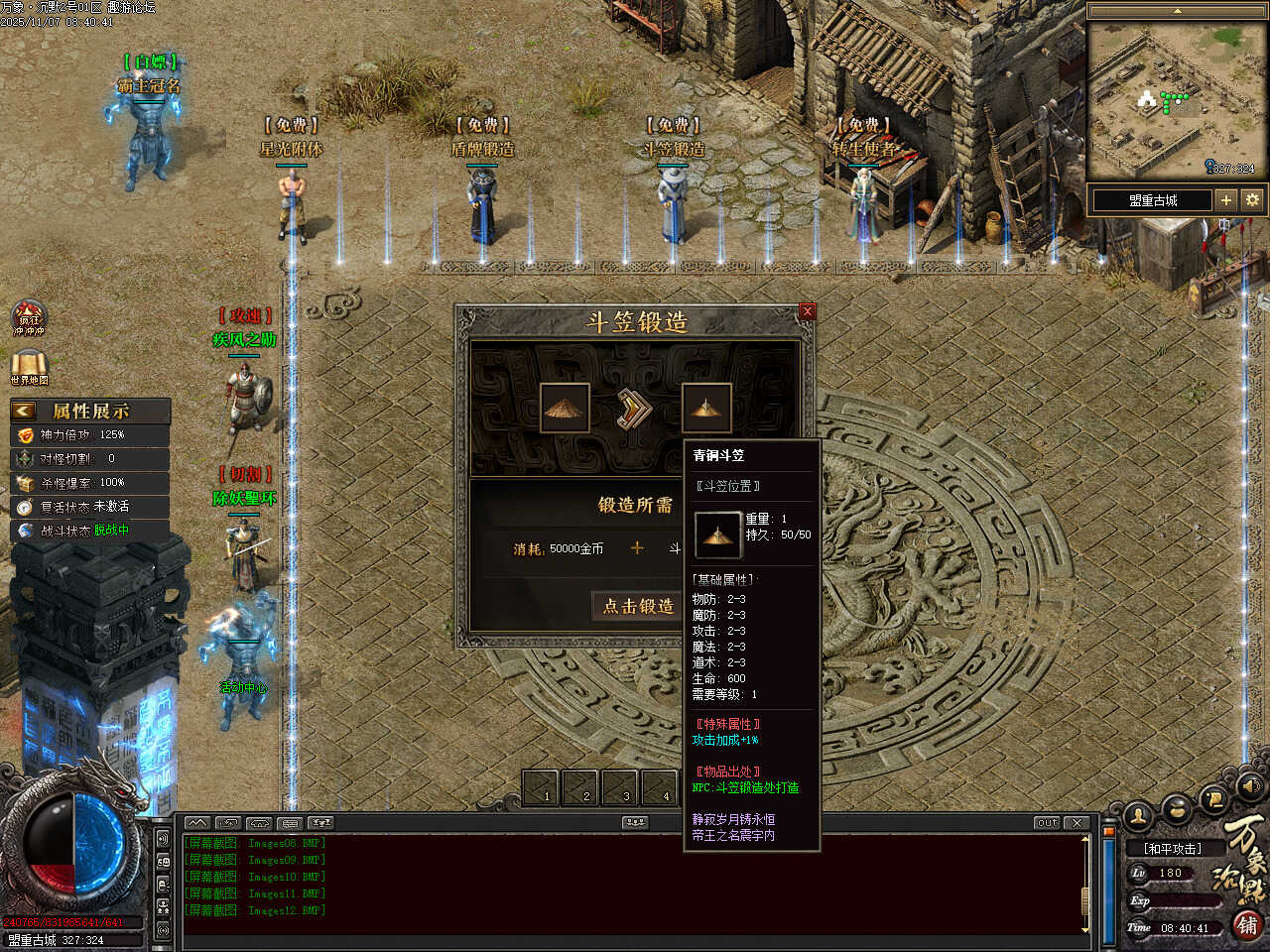Collapse the 属性展示 panel with arrow button
This screenshot has height=952, width=1270.
(x=24, y=411)
